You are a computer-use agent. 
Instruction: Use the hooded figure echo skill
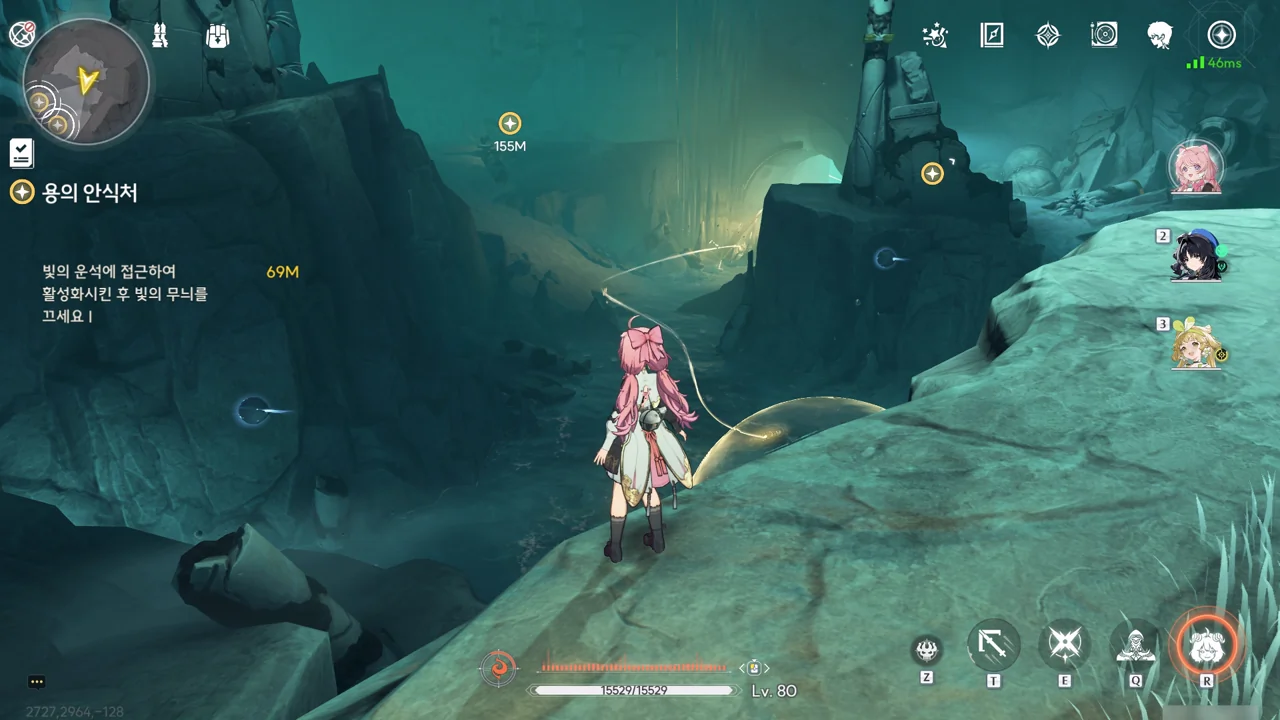[x=1136, y=645]
